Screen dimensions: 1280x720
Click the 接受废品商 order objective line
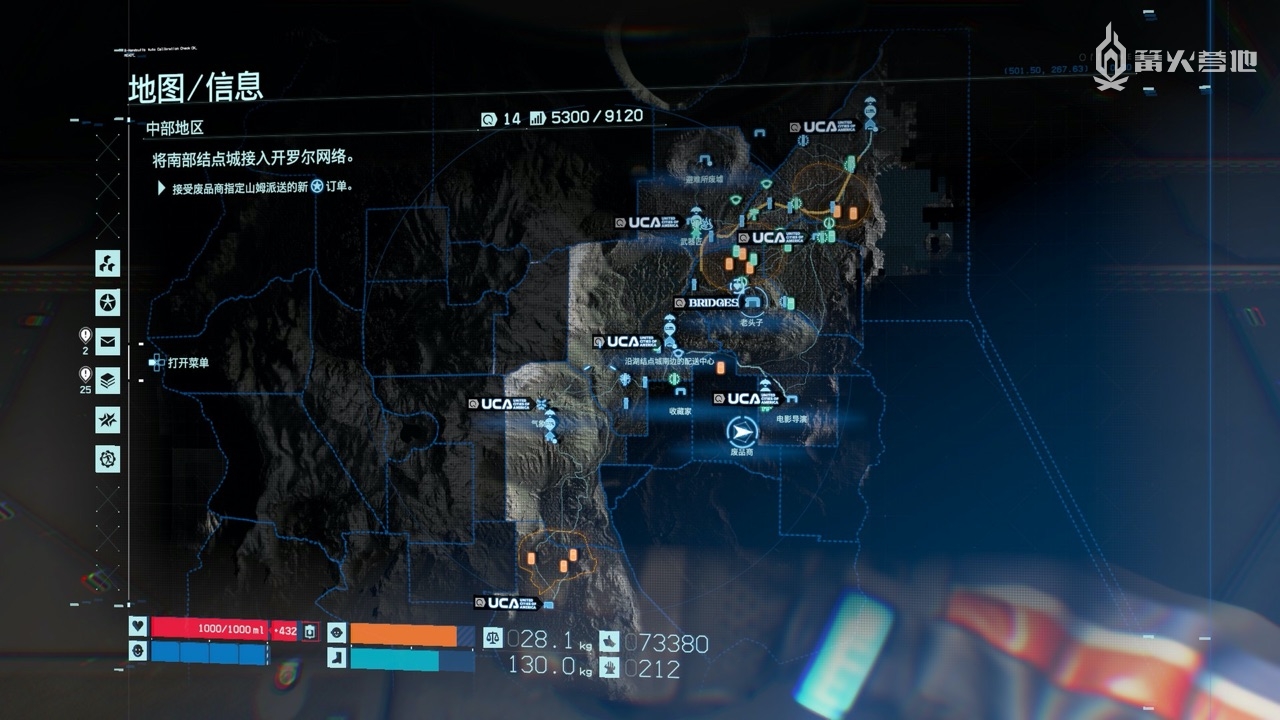(x=262, y=187)
